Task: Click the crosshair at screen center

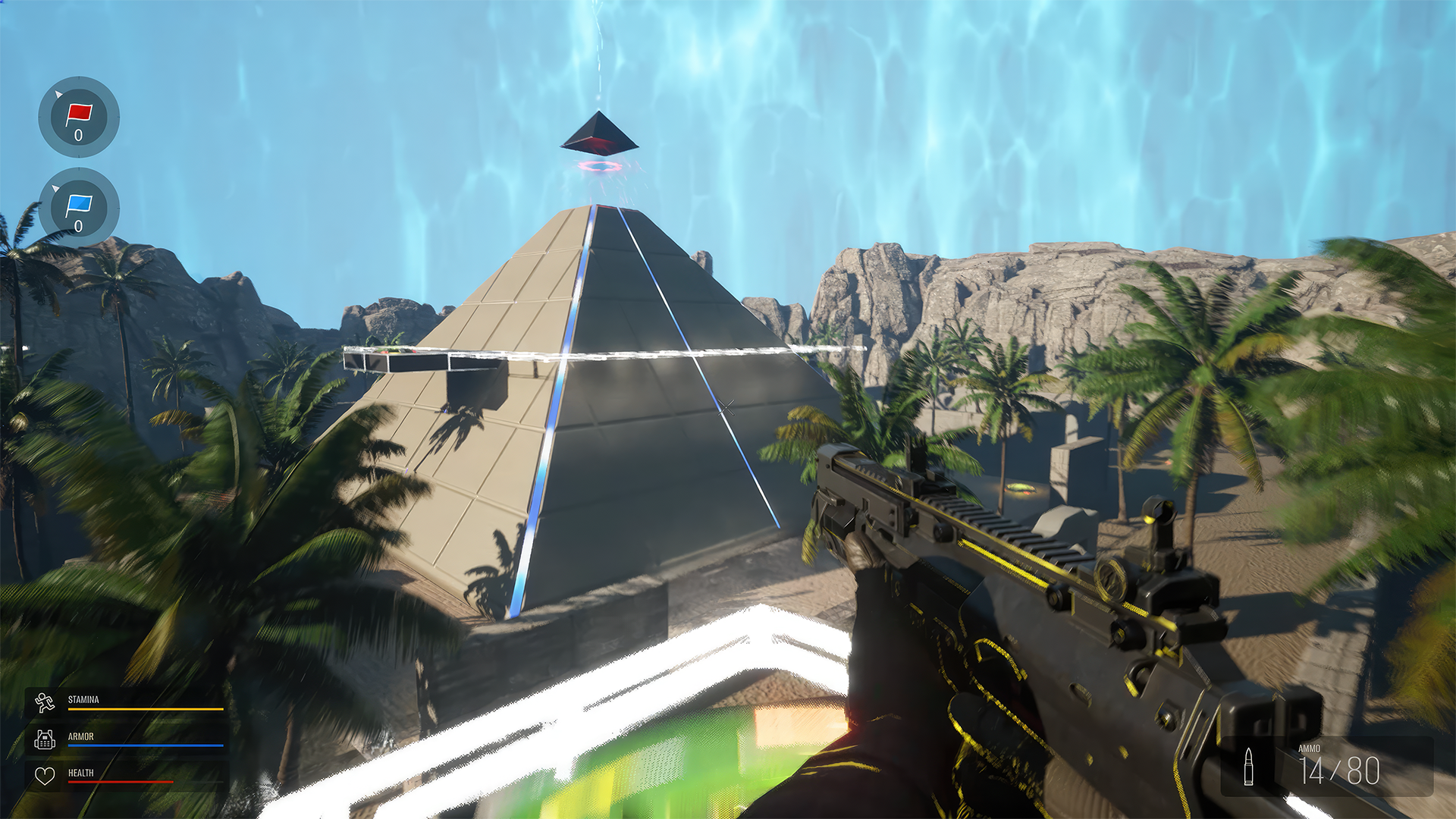Action: 726,409
